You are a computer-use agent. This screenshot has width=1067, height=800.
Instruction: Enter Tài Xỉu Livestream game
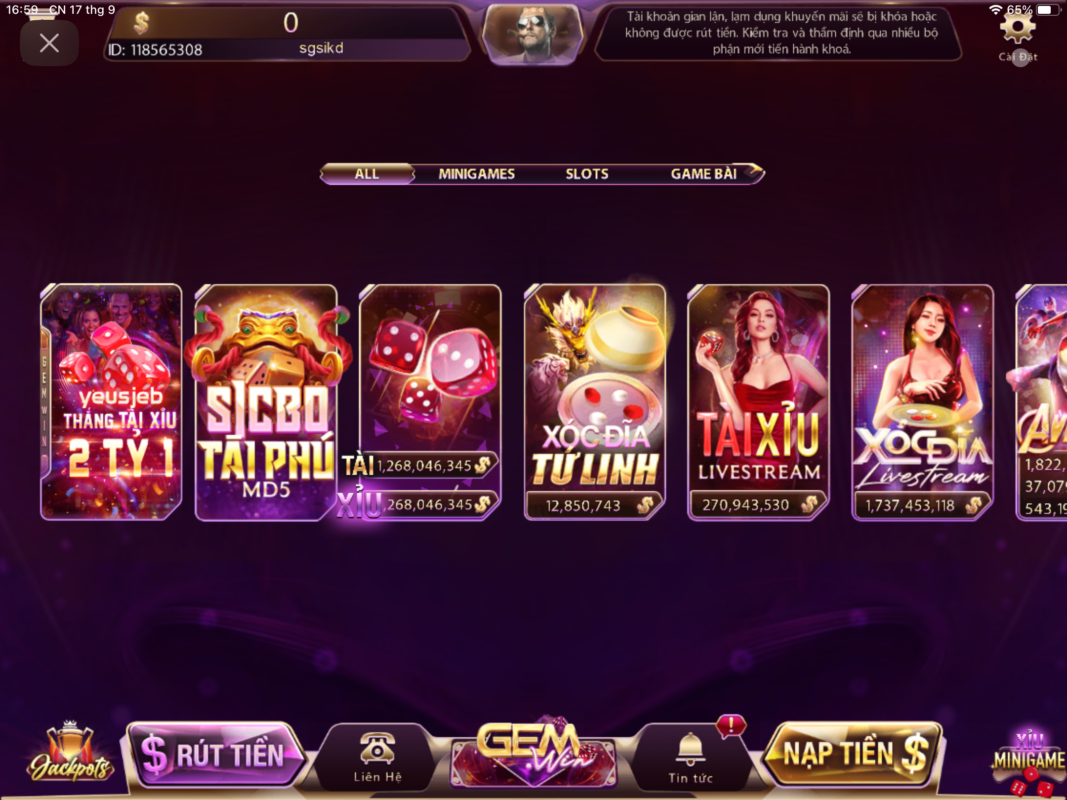(758, 402)
